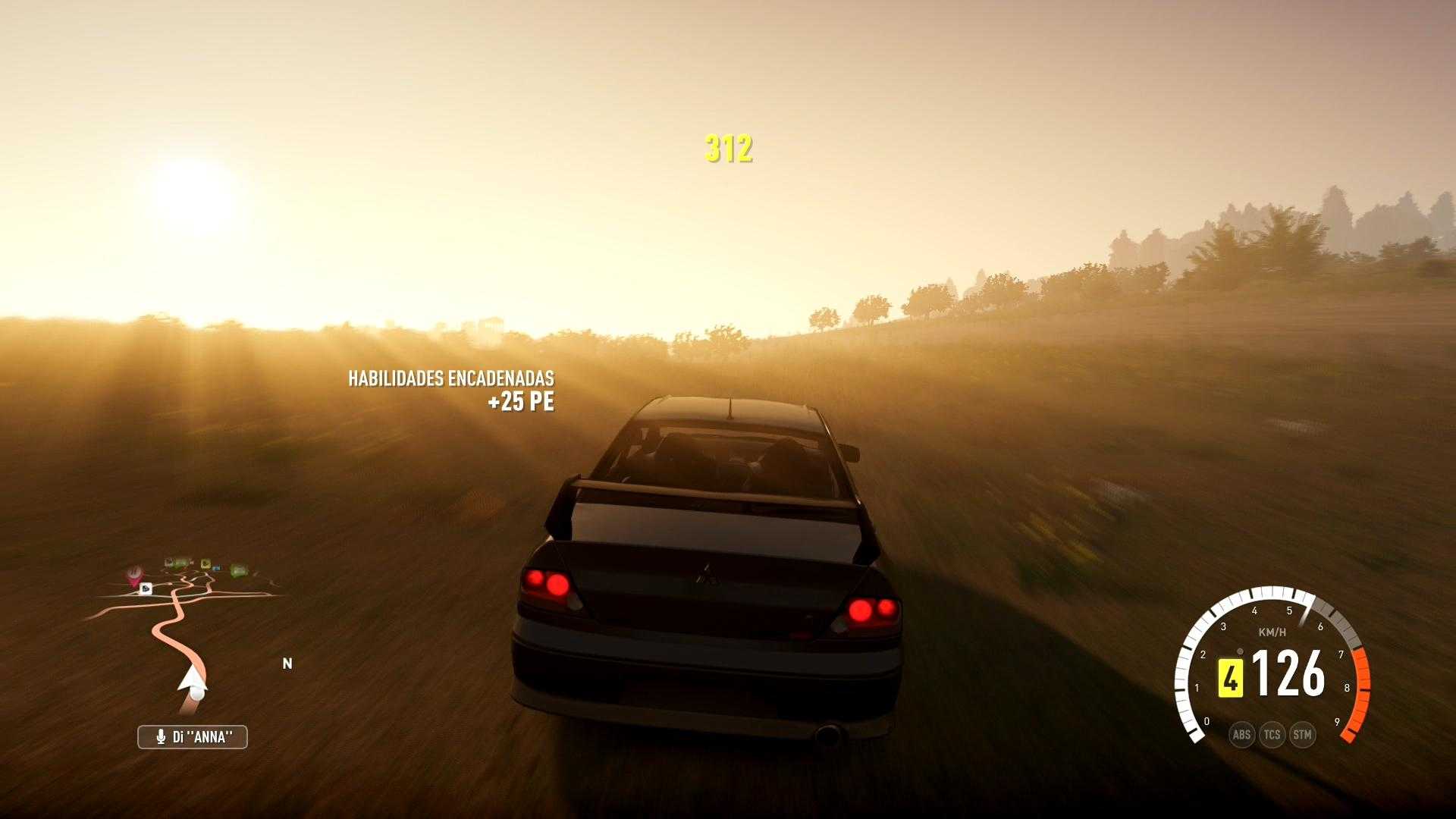Click the yellow gear number 4 indicator

point(1230,677)
